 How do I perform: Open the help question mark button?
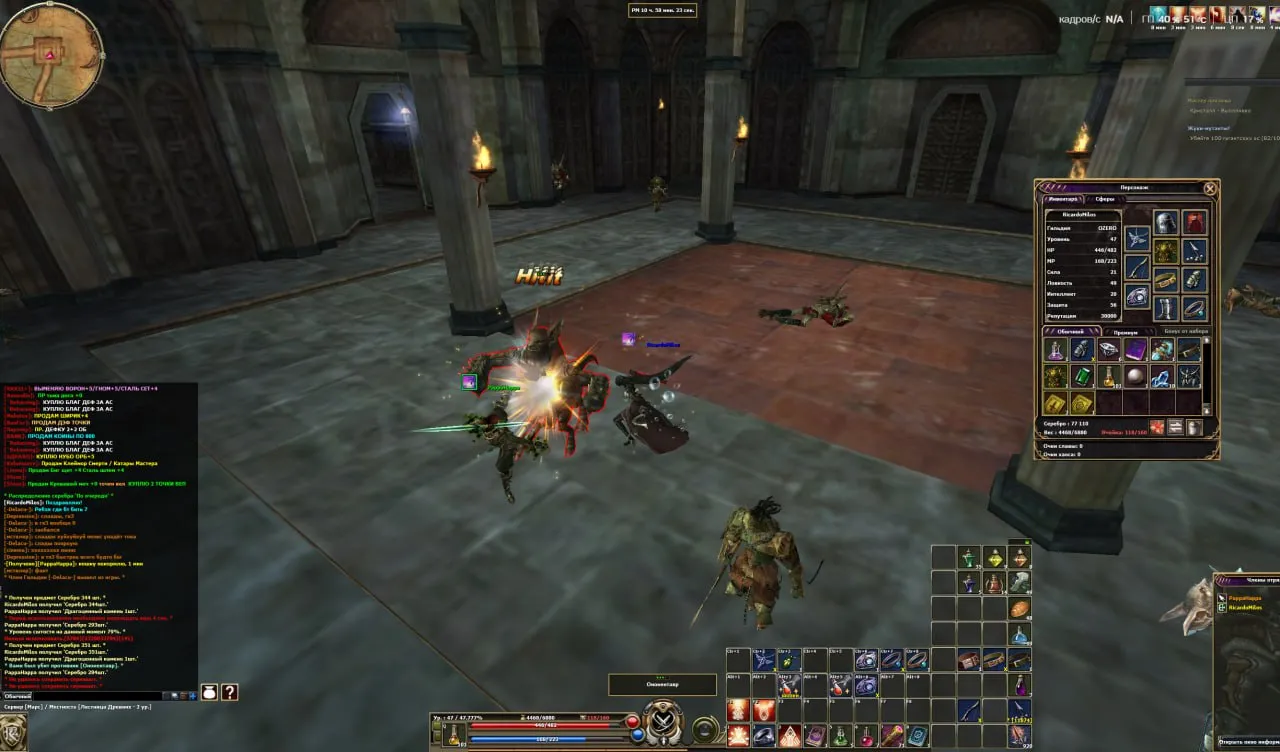click(229, 692)
